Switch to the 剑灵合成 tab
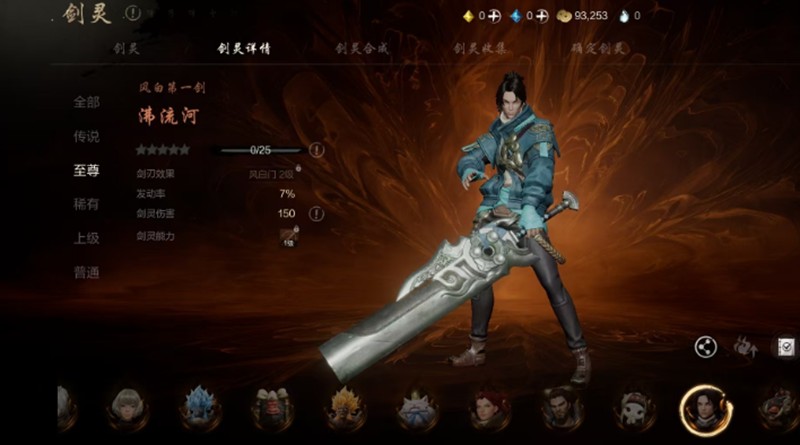The width and height of the screenshot is (800, 445). [x=361, y=48]
